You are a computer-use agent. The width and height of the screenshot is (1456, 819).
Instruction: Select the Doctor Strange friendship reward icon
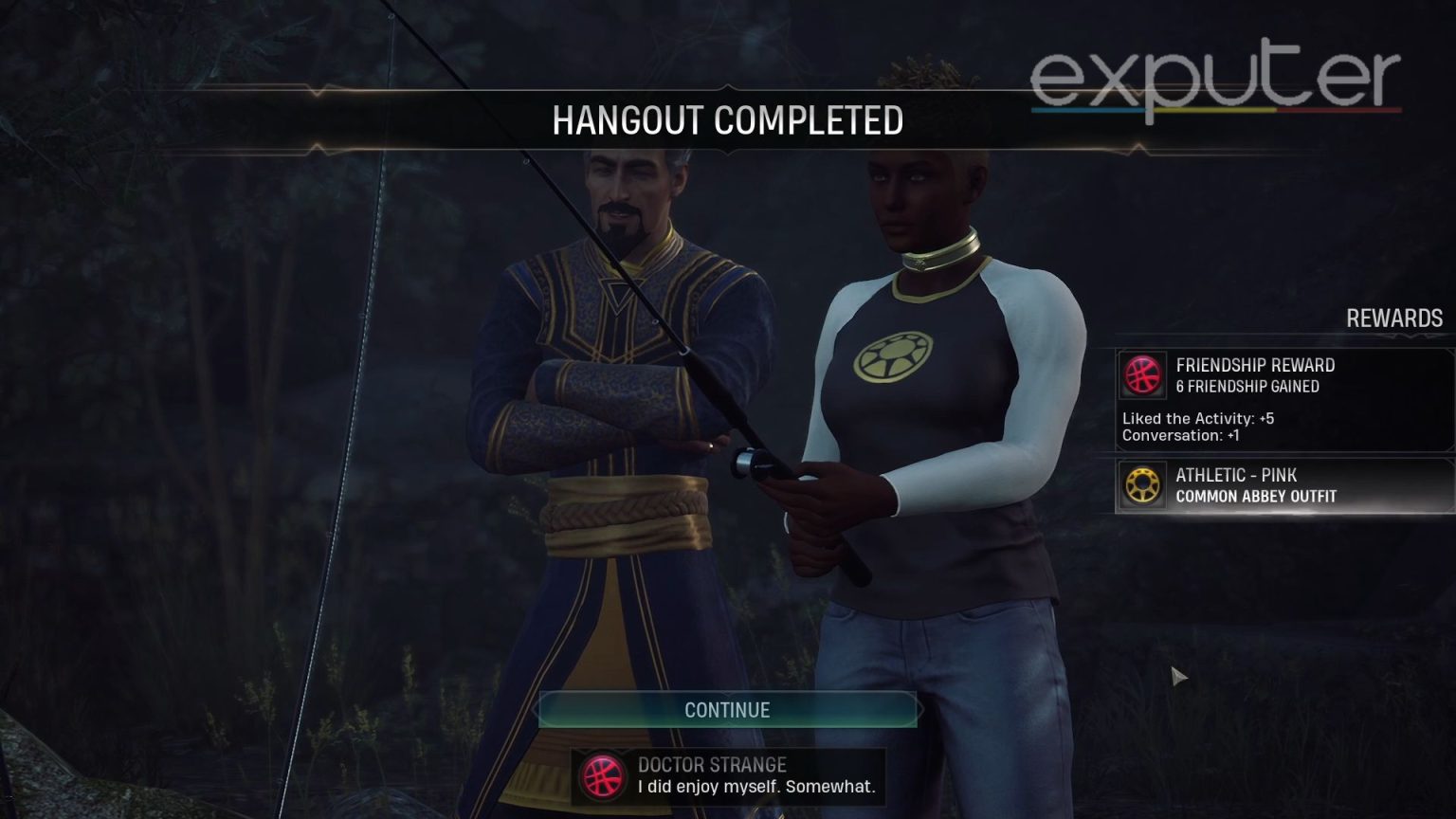pos(1142,374)
